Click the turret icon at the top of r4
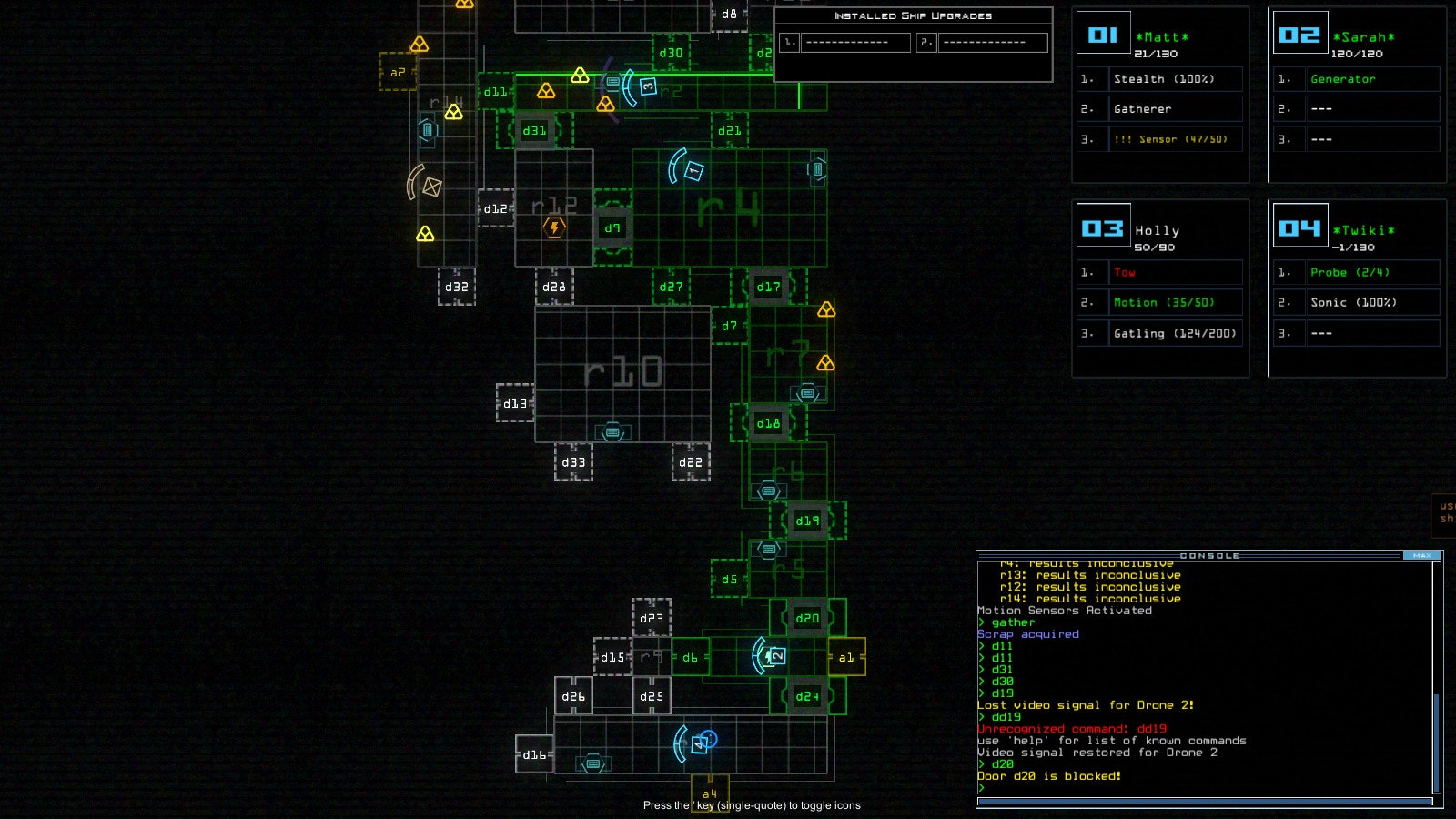The image size is (1456, 819). (817, 169)
